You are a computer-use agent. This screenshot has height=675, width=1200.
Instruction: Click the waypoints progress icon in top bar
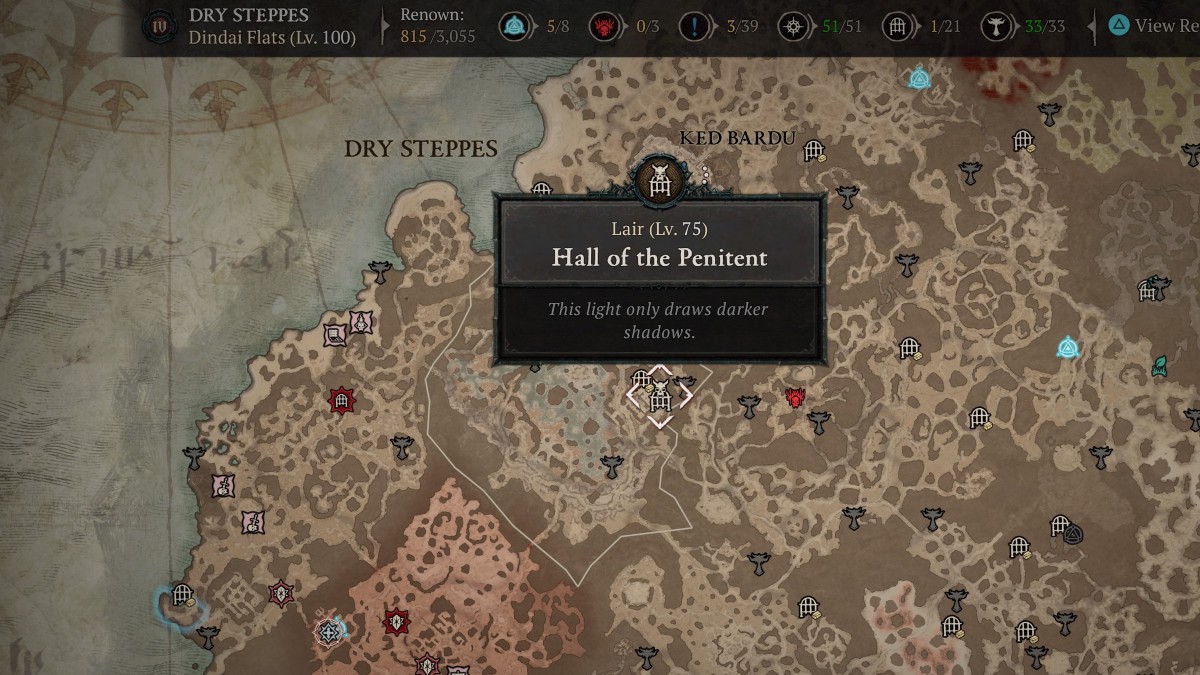tap(516, 27)
